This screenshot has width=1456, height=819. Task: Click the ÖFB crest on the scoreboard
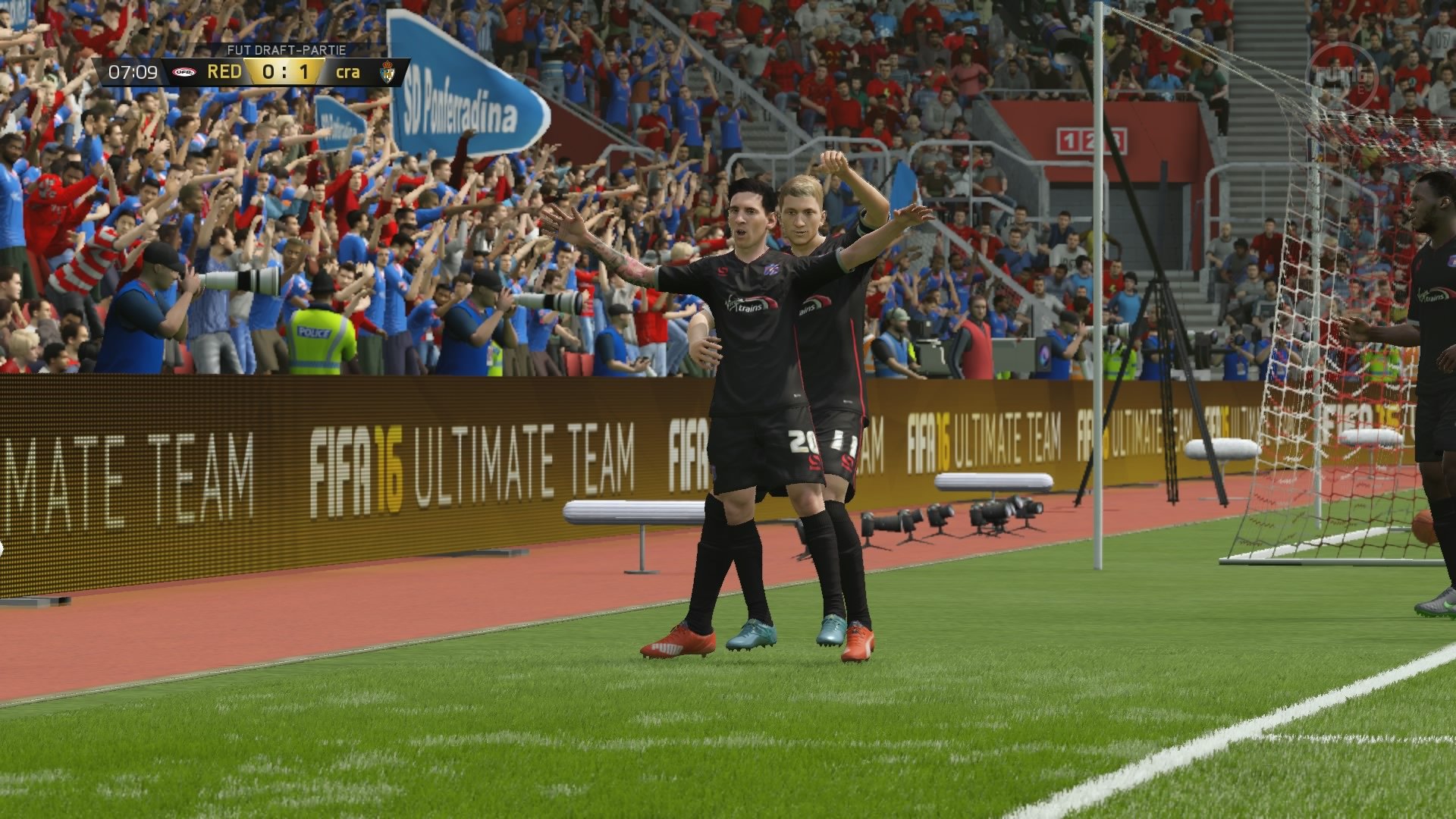coord(185,72)
